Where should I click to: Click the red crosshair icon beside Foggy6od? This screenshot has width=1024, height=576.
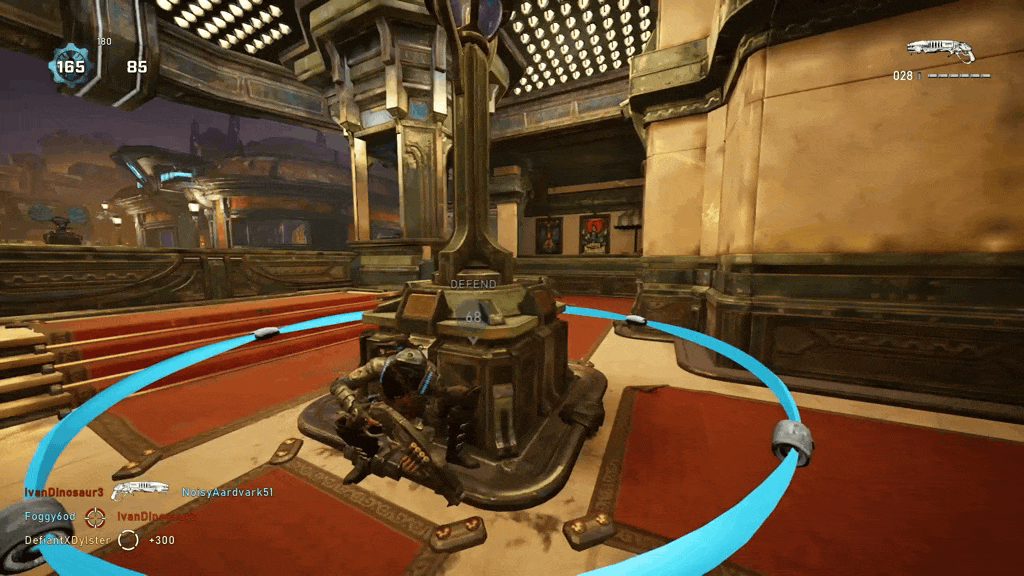point(95,516)
